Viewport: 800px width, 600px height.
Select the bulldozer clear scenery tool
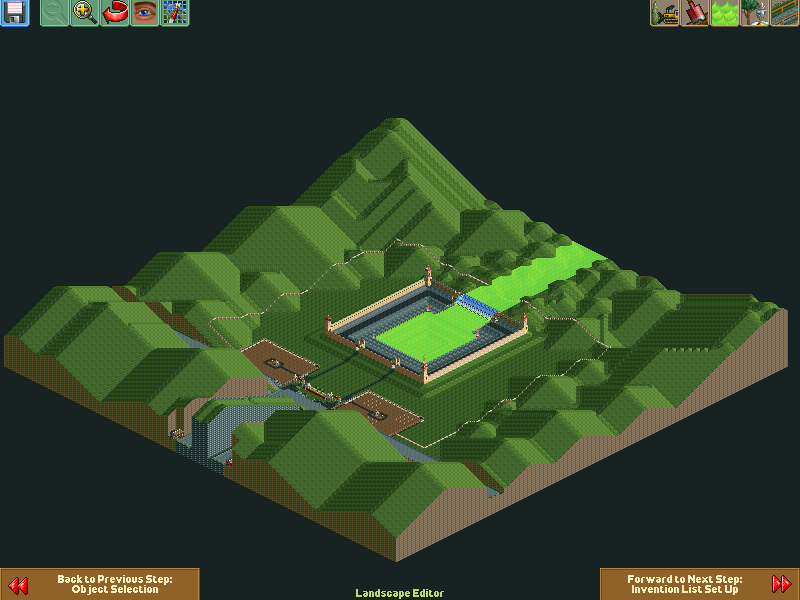(665, 13)
